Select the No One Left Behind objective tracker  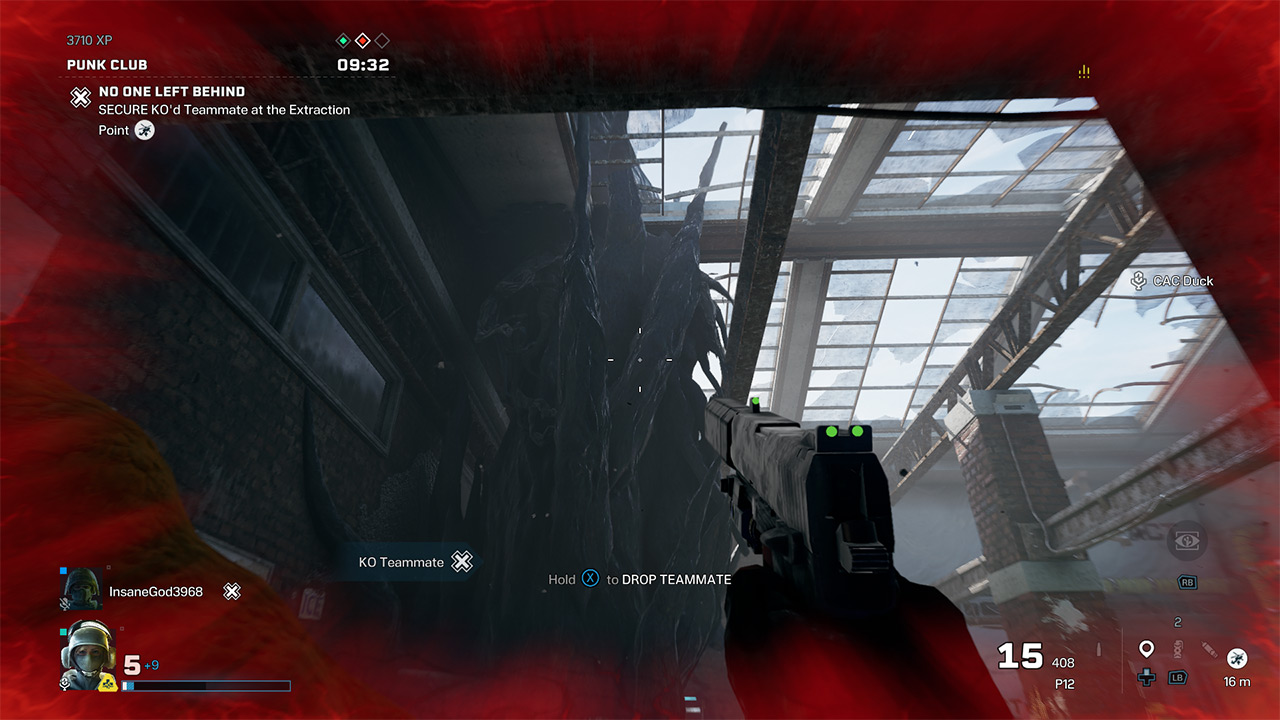tap(171, 92)
